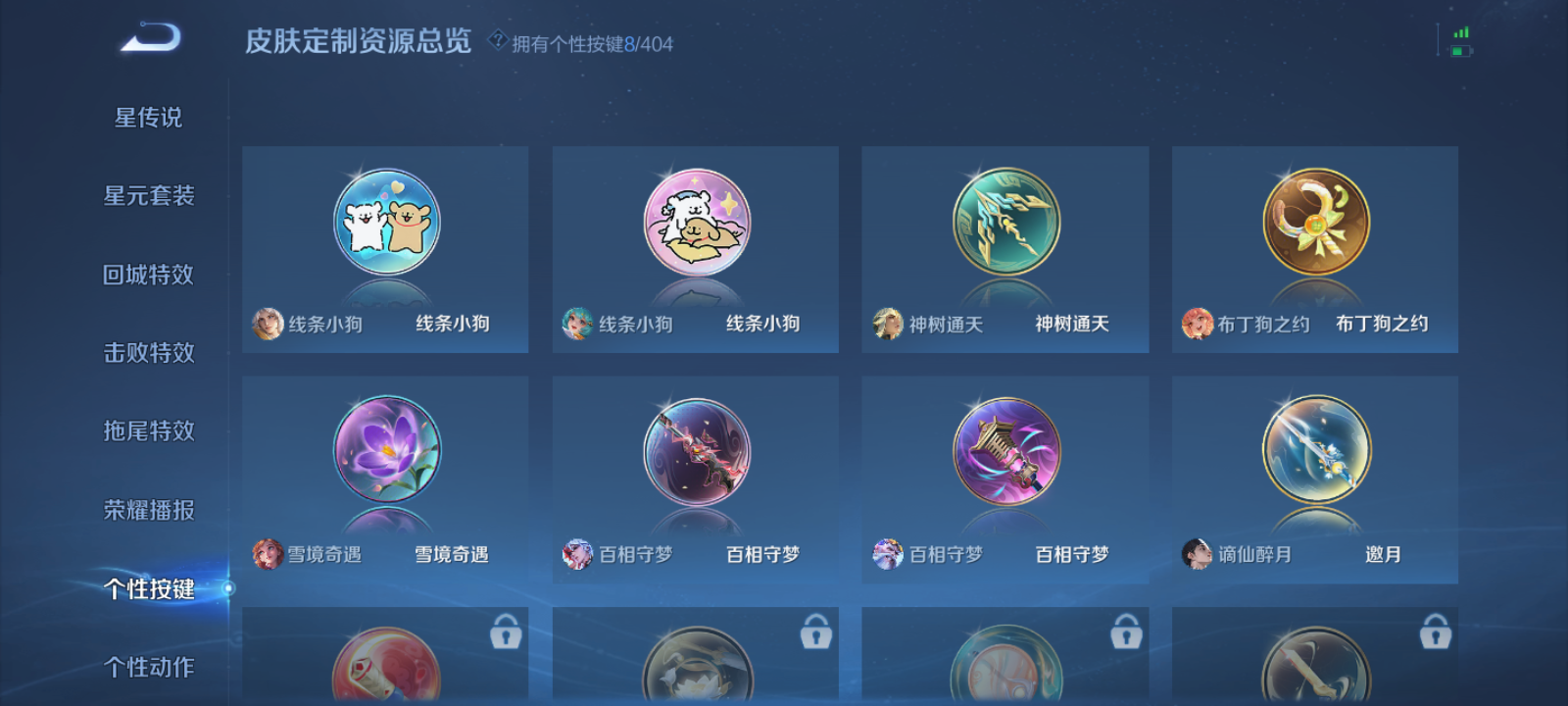1568x706 pixels.
Task: Open the 拖尾特效 menu entry
Action: click(150, 430)
